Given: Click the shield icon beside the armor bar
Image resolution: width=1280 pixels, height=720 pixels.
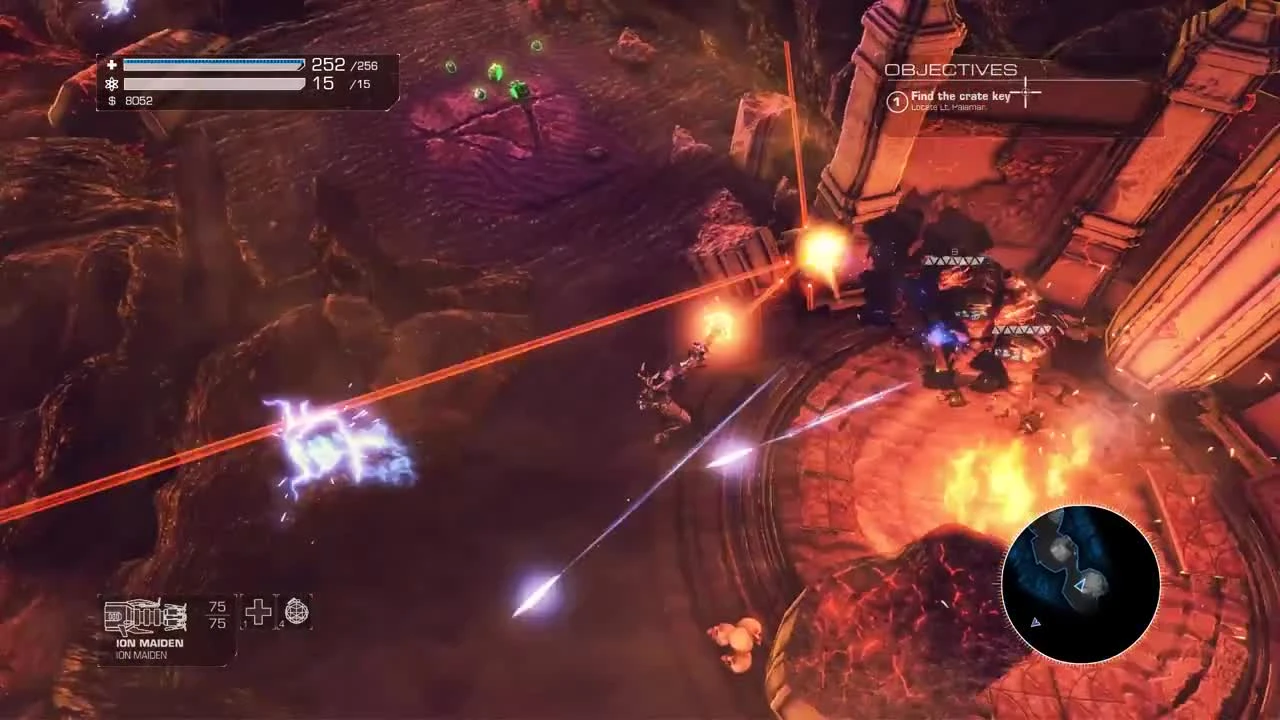Looking at the screenshot, I should pos(112,84).
